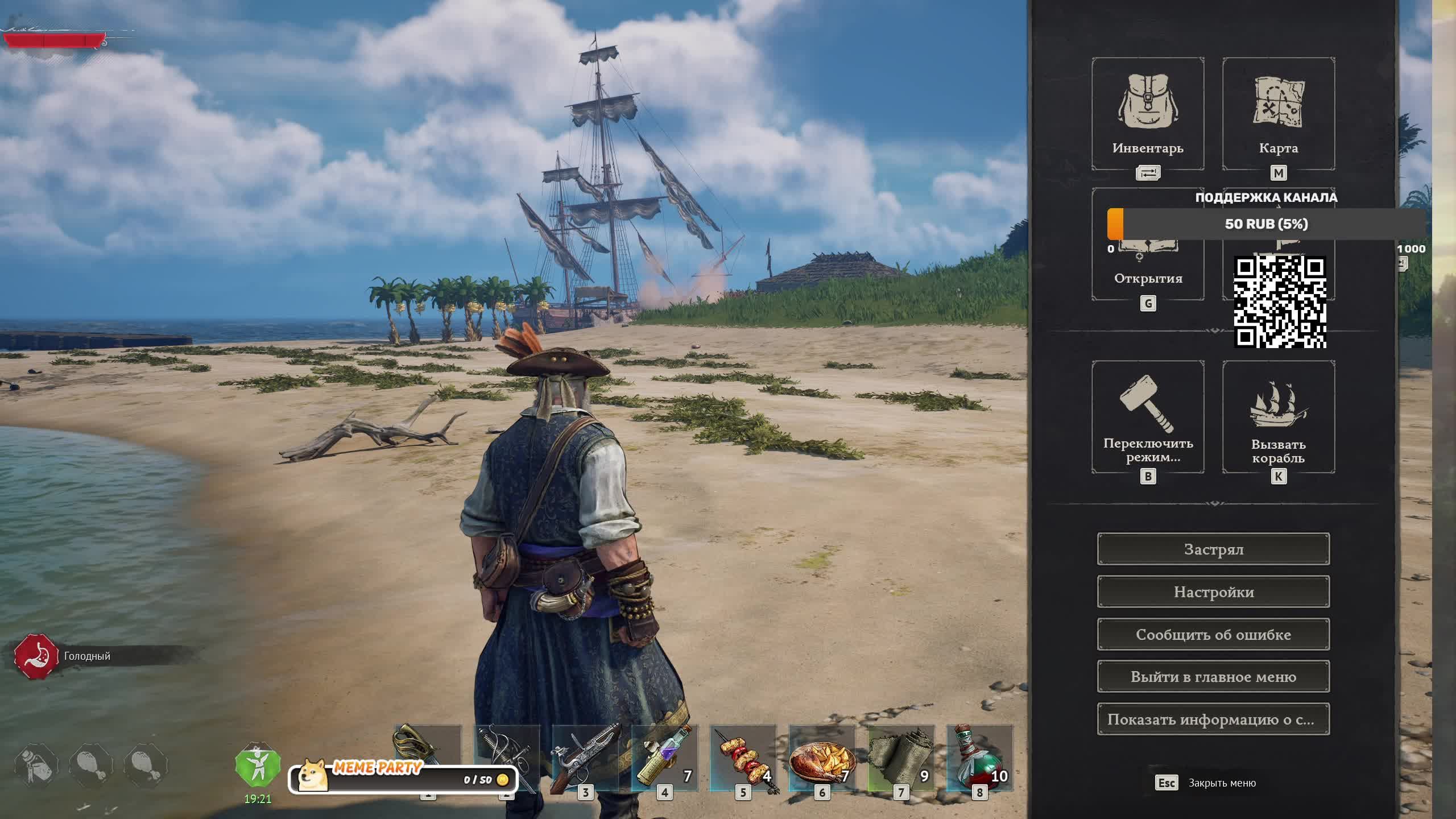The height and width of the screenshot is (819, 1456).
Task: Click the channel support QR code
Action: (x=1280, y=301)
